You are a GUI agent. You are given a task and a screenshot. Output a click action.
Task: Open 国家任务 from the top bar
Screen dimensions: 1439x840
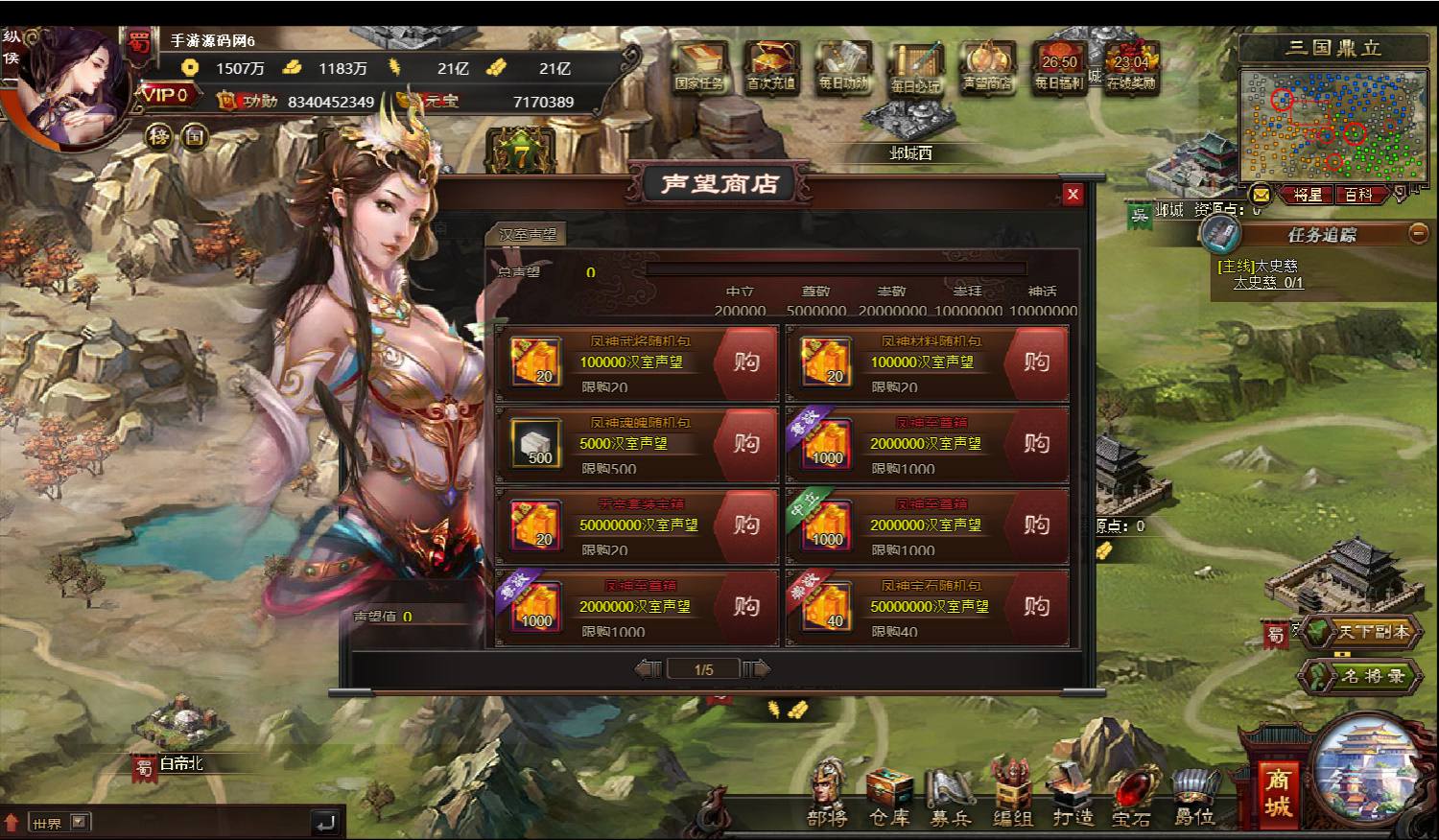pos(699,68)
